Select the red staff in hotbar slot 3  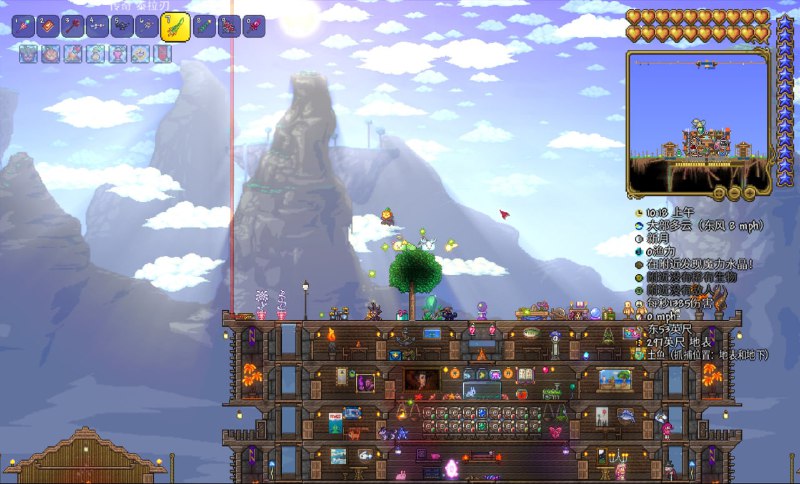pyautogui.click(x=73, y=26)
